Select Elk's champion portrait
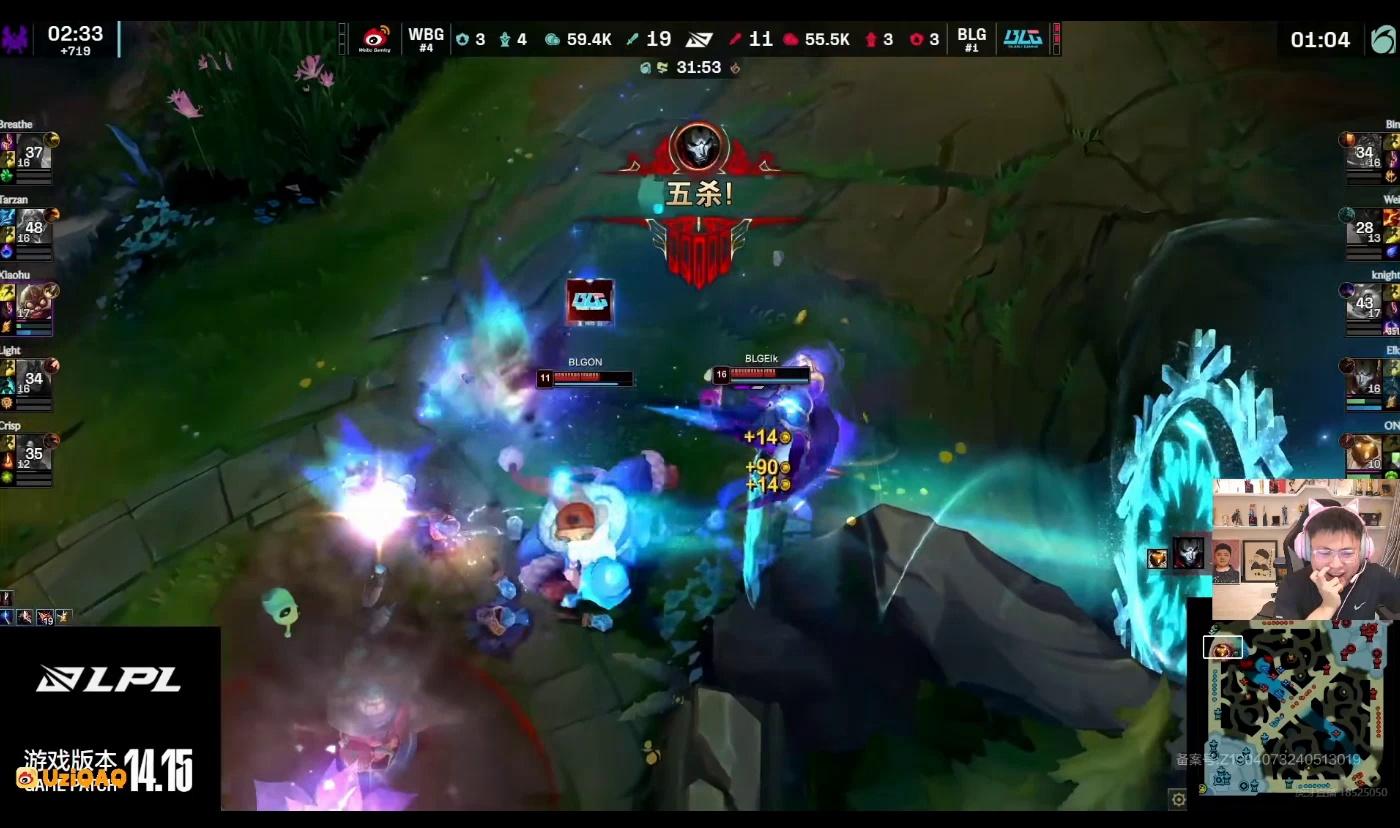The height and width of the screenshot is (828, 1400). click(1365, 378)
